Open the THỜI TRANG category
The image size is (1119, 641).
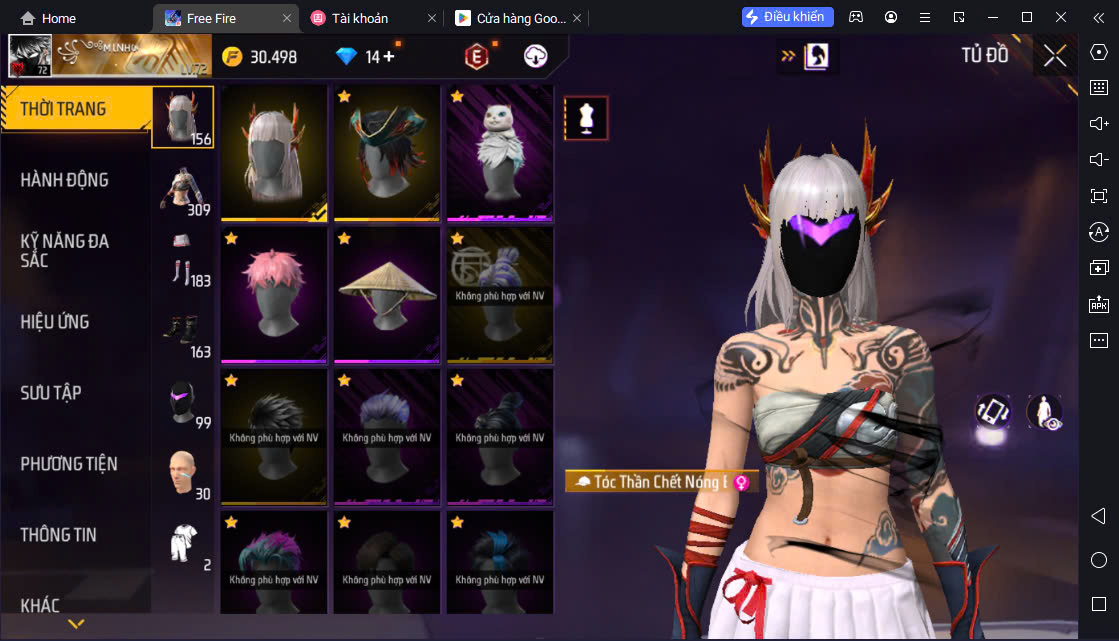(x=64, y=109)
